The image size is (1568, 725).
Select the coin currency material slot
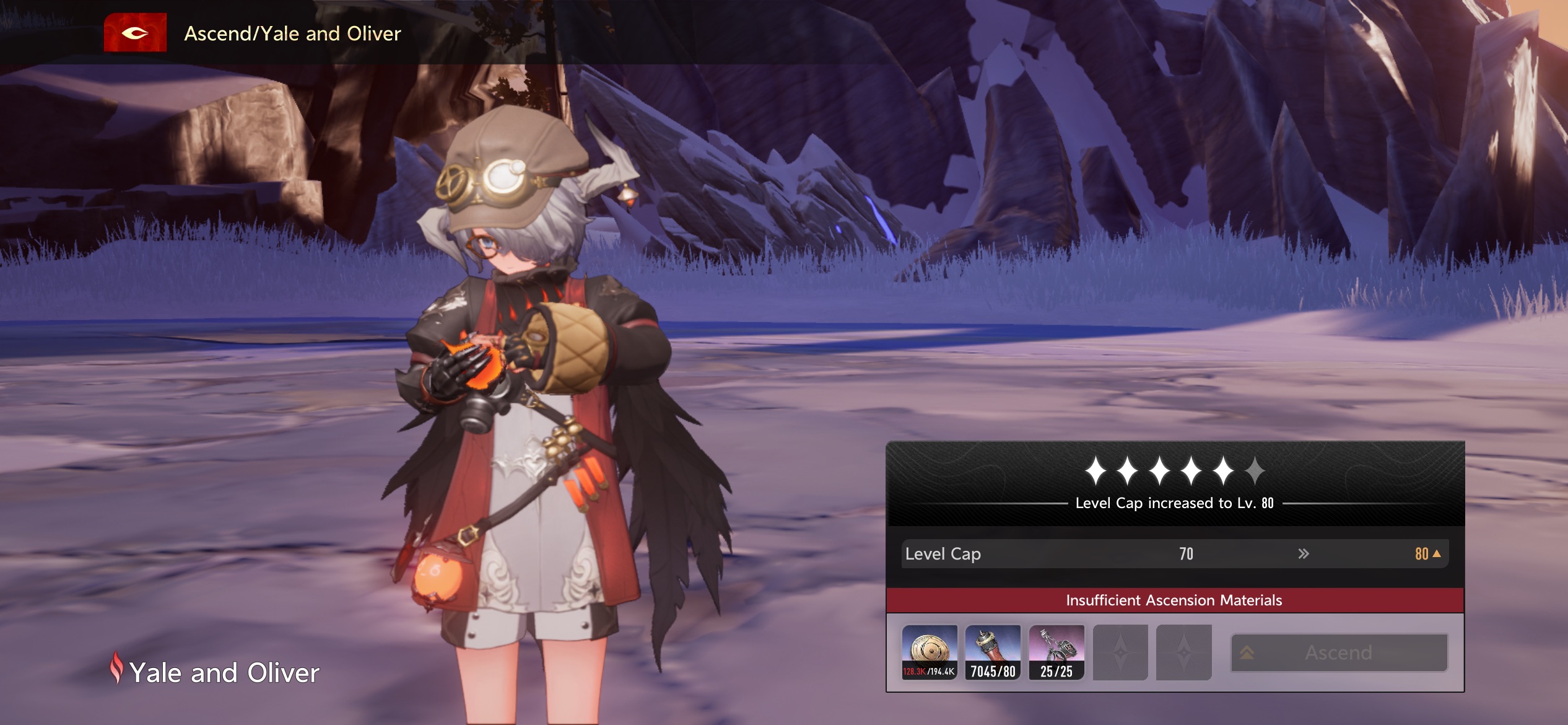[x=929, y=652]
